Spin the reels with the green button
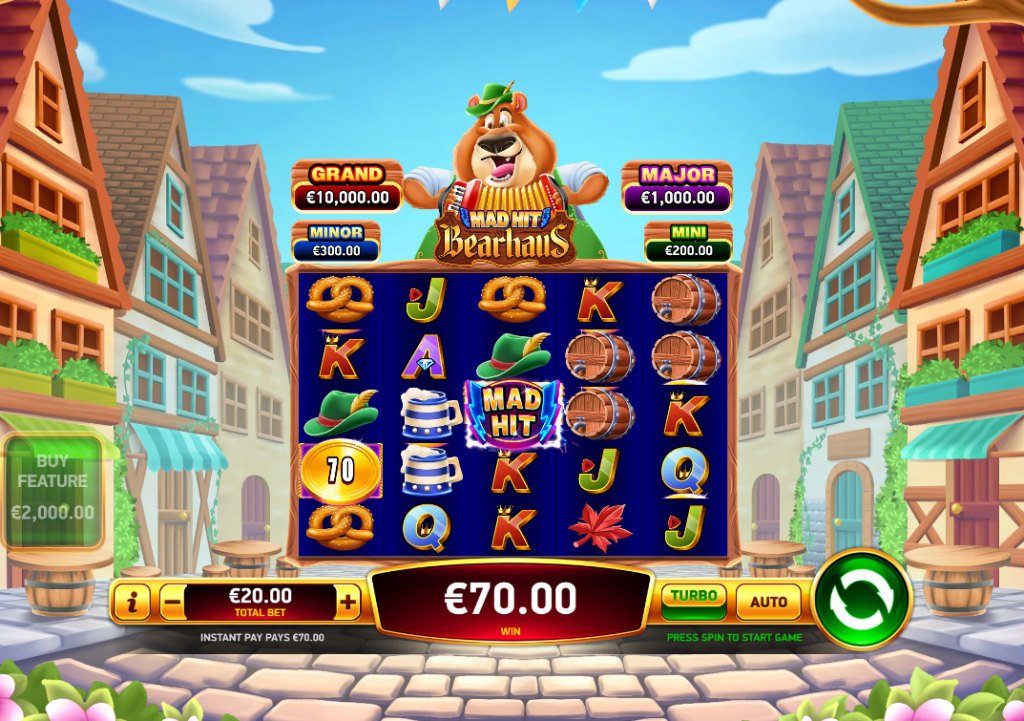The image size is (1024, 721). 862,600
